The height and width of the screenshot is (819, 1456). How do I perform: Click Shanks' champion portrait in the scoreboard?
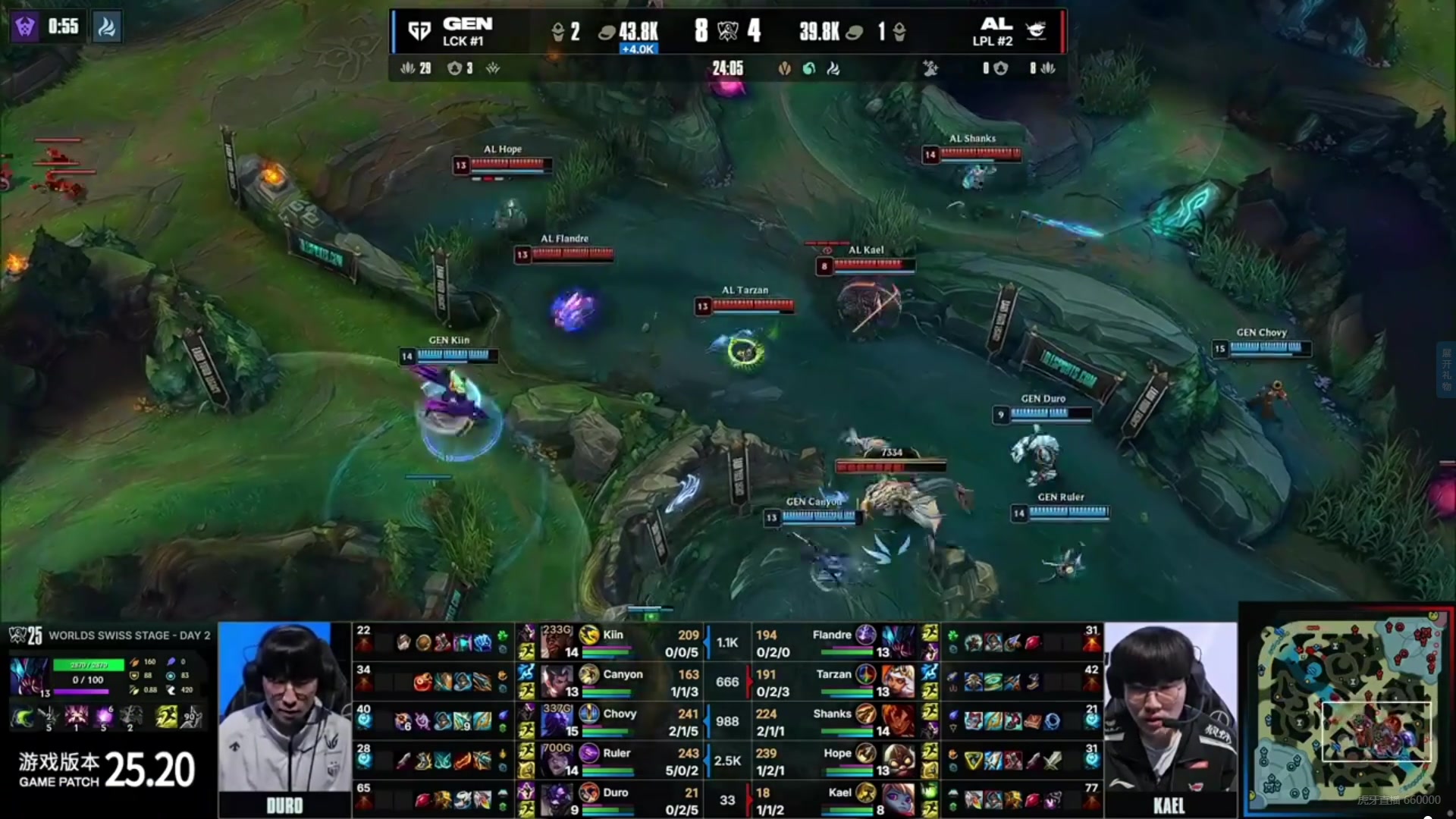click(x=899, y=720)
